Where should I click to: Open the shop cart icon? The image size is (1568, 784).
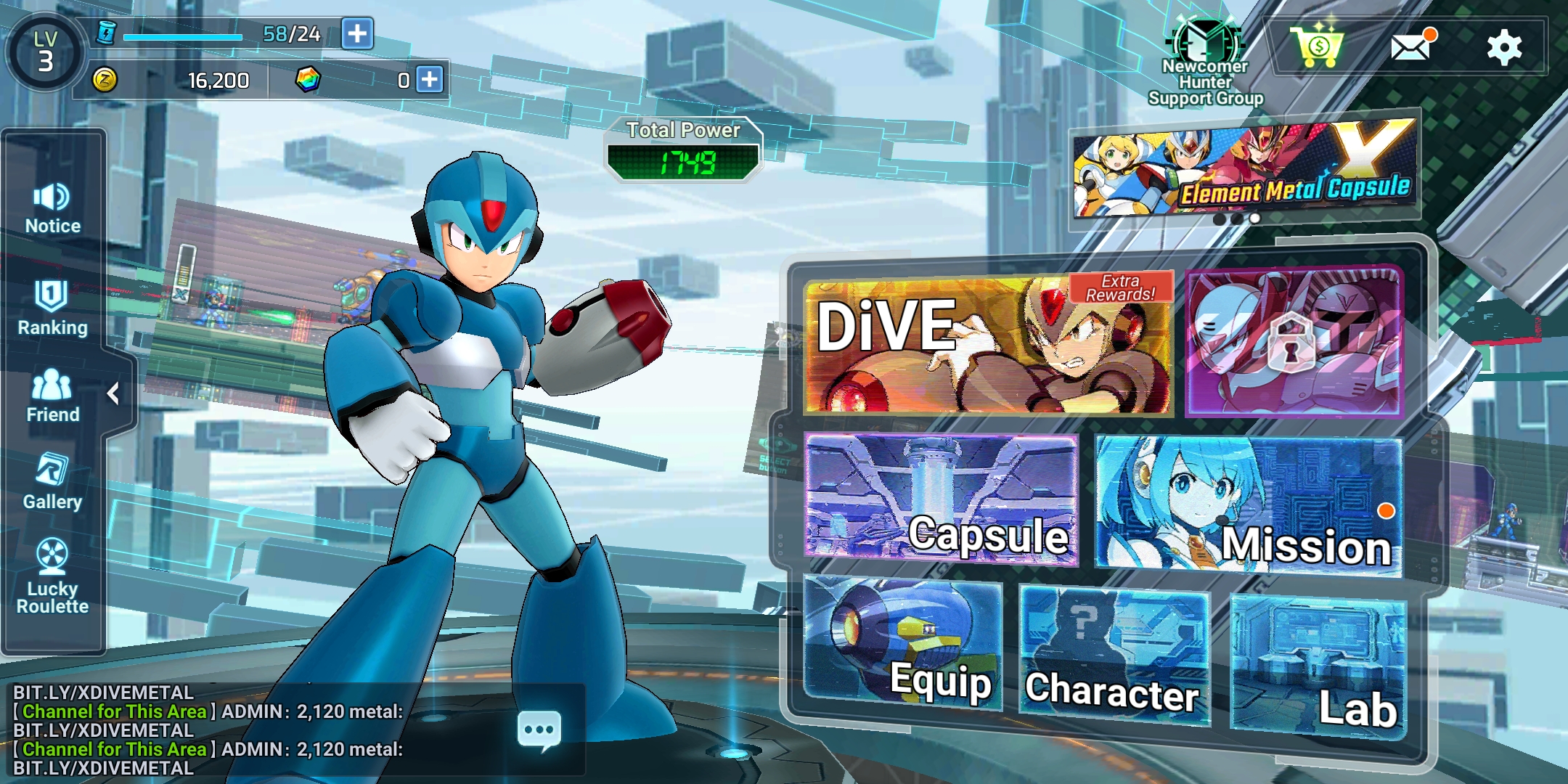tap(1317, 47)
